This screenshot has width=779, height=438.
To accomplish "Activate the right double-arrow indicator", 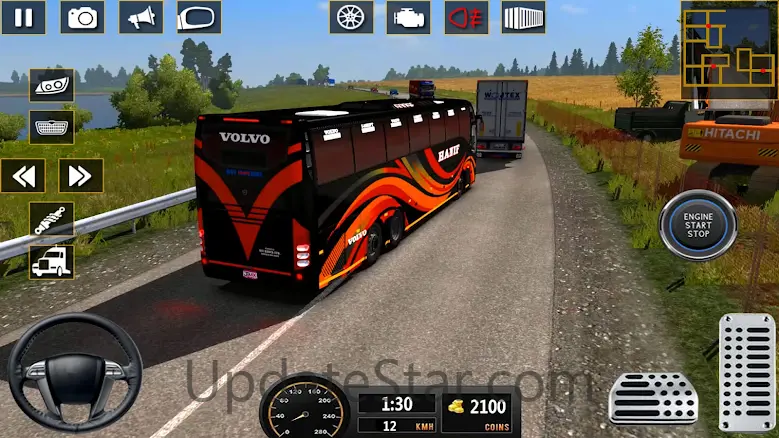I will tap(81, 176).
